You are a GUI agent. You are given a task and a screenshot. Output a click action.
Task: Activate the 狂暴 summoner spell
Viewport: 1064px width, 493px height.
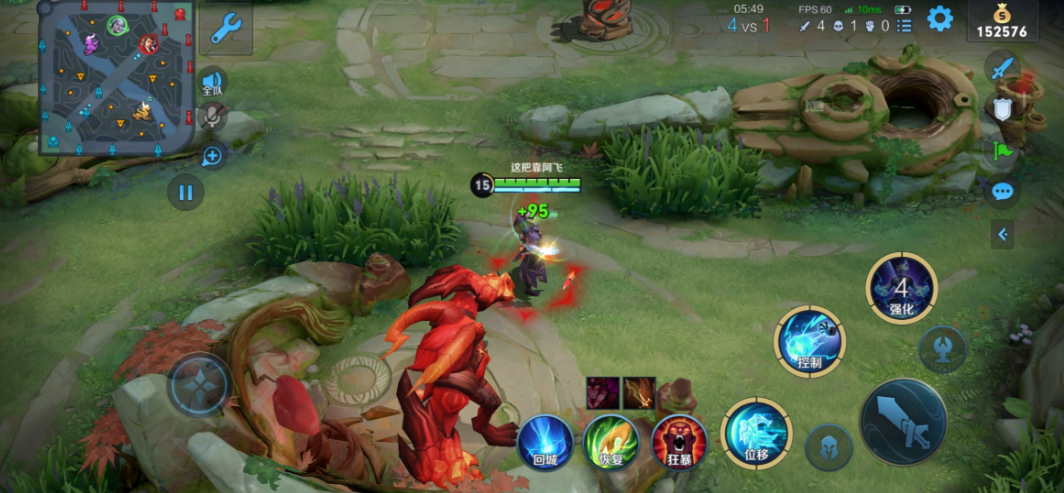coord(679,442)
